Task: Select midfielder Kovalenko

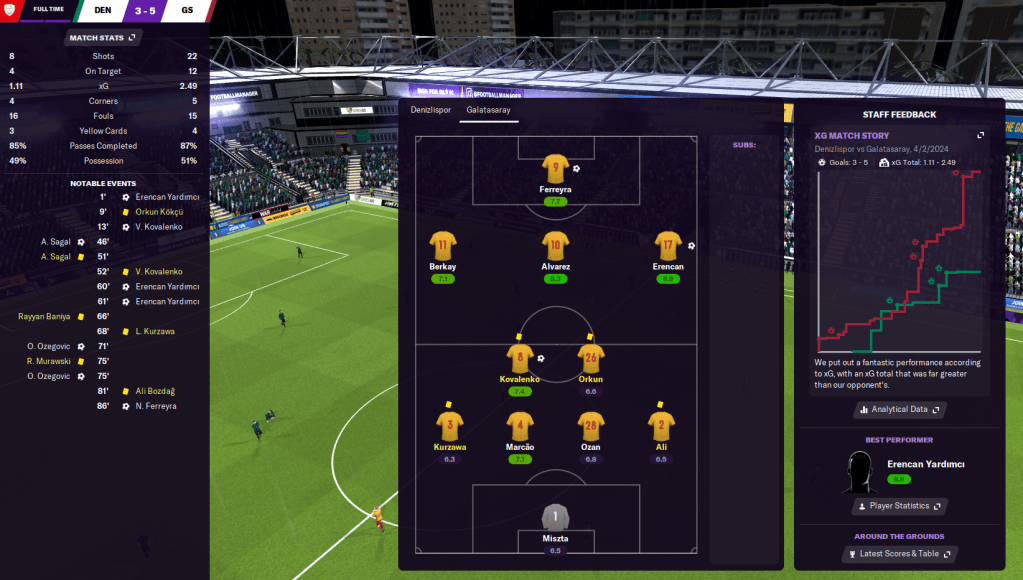Action: [520, 358]
